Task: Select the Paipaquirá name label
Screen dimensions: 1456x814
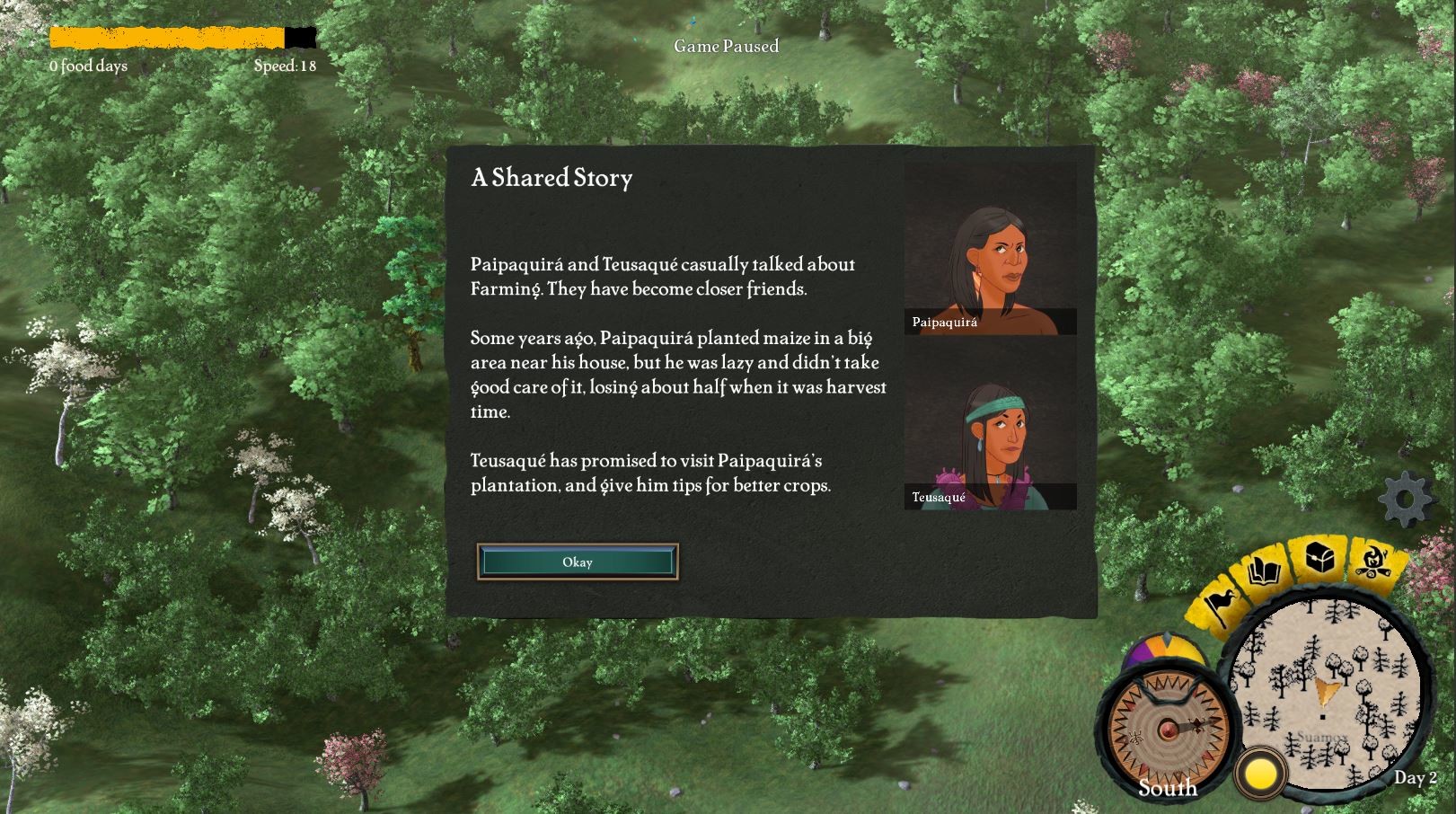Action: (x=943, y=323)
